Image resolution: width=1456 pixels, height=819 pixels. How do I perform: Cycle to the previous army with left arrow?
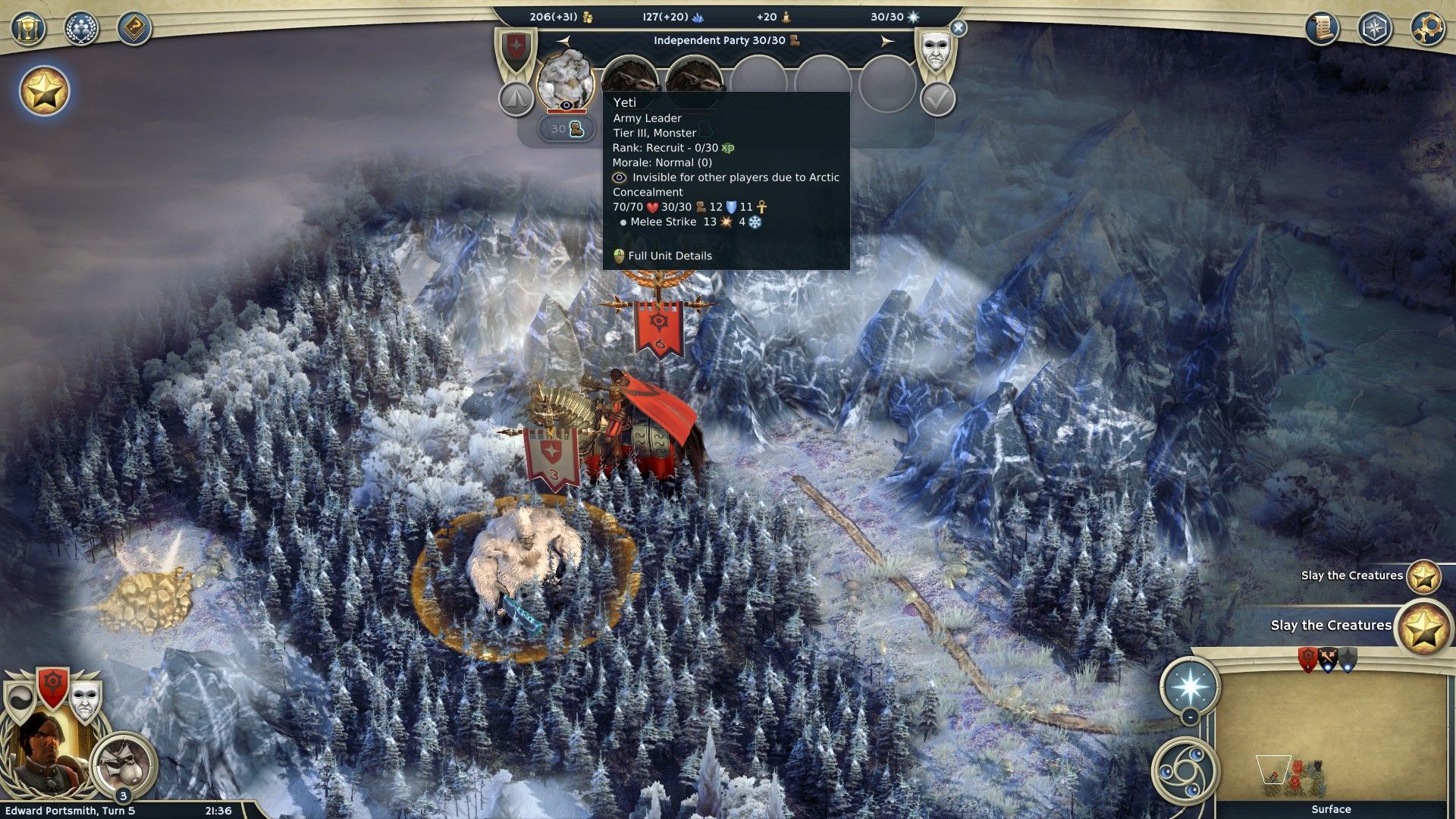click(563, 41)
